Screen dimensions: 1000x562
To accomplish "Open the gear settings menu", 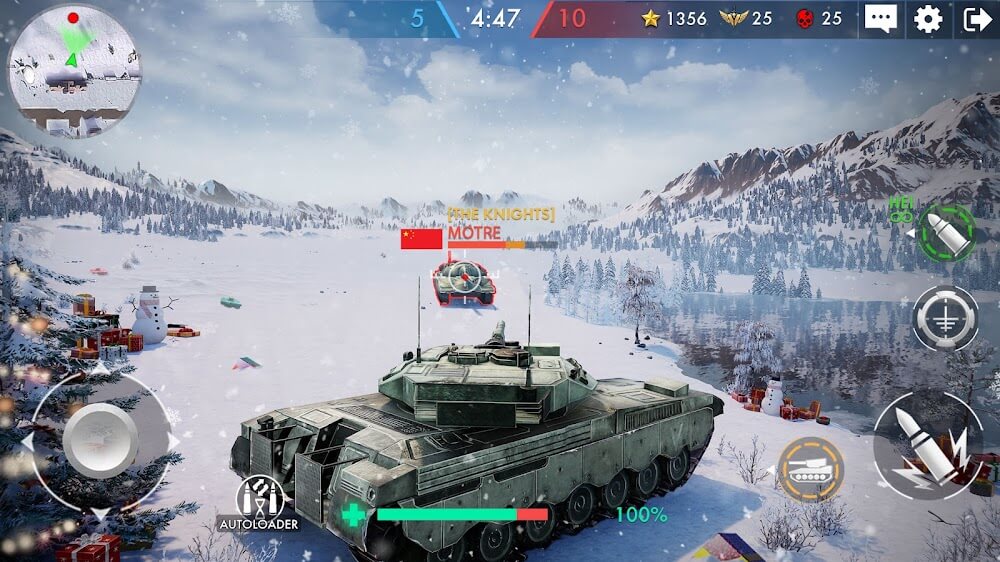I will pos(928,19).
